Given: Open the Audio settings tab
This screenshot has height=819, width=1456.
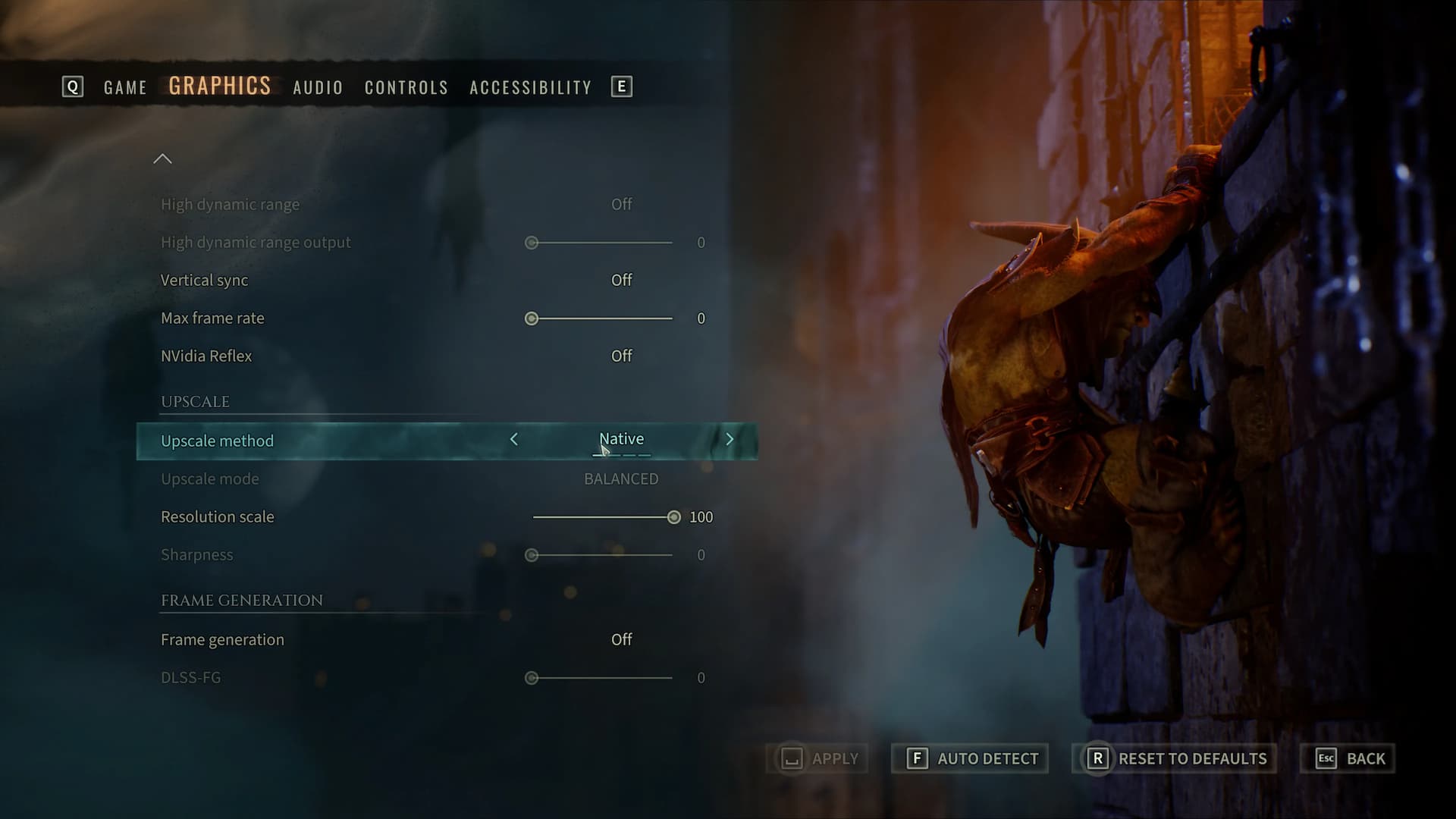Looking at the screenshot, I should pos(318,87).
